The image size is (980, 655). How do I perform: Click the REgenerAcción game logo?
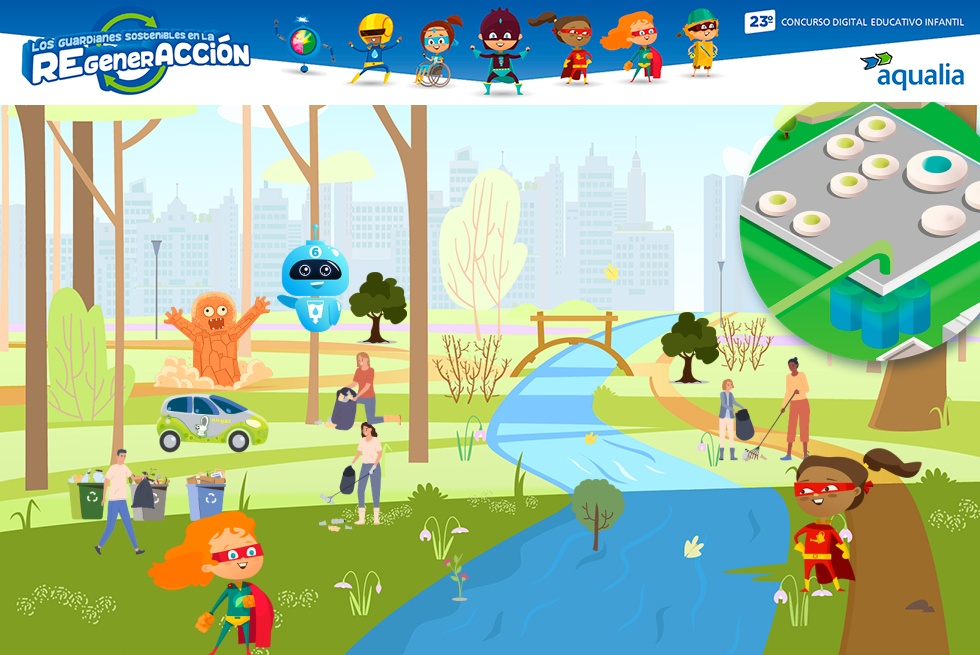[x=137, y=53]
